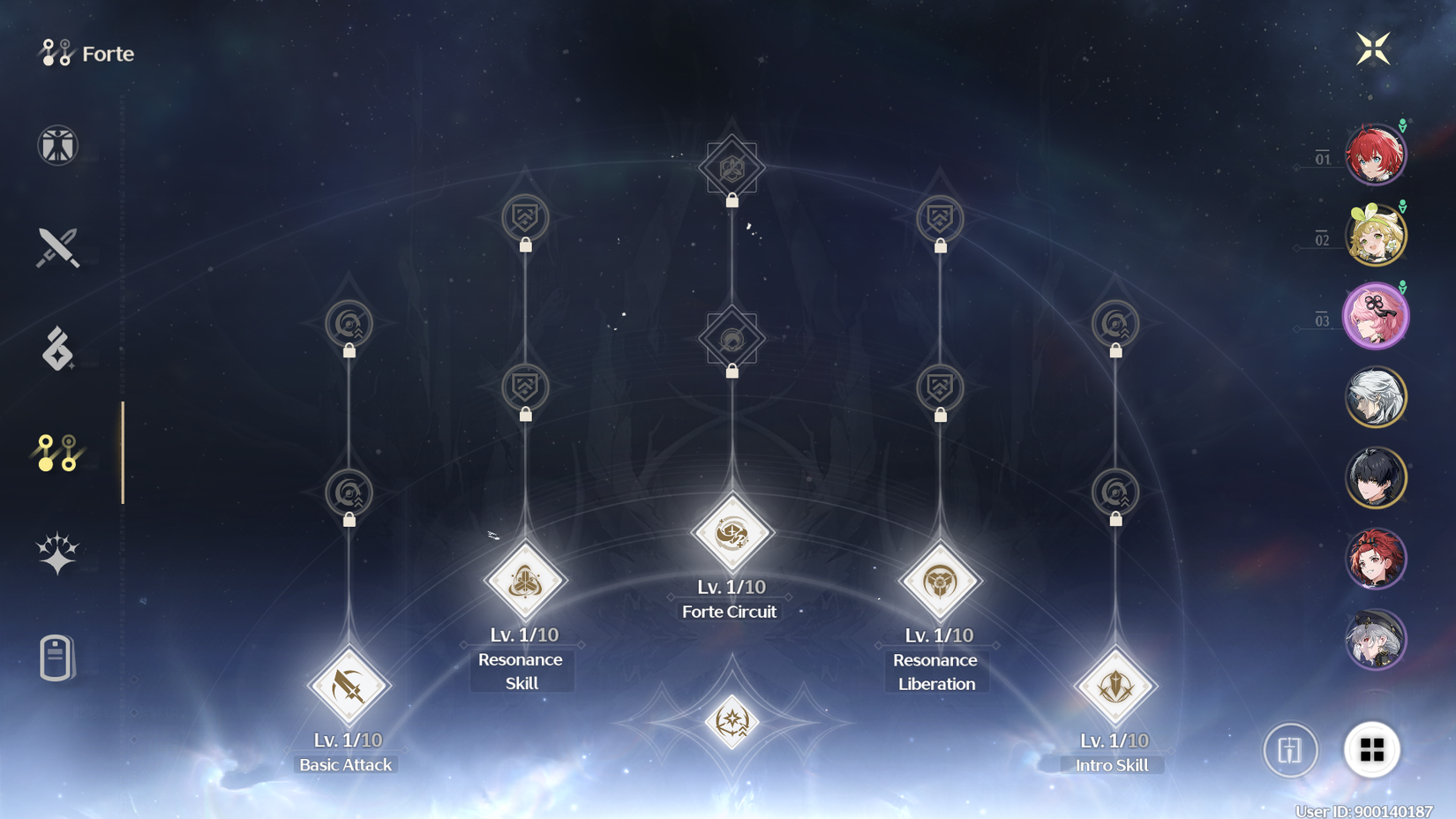The width and height of the screenshot is (1456, 819).
Task: Select the white-haired character portrait
Action: pos(1377,397)
